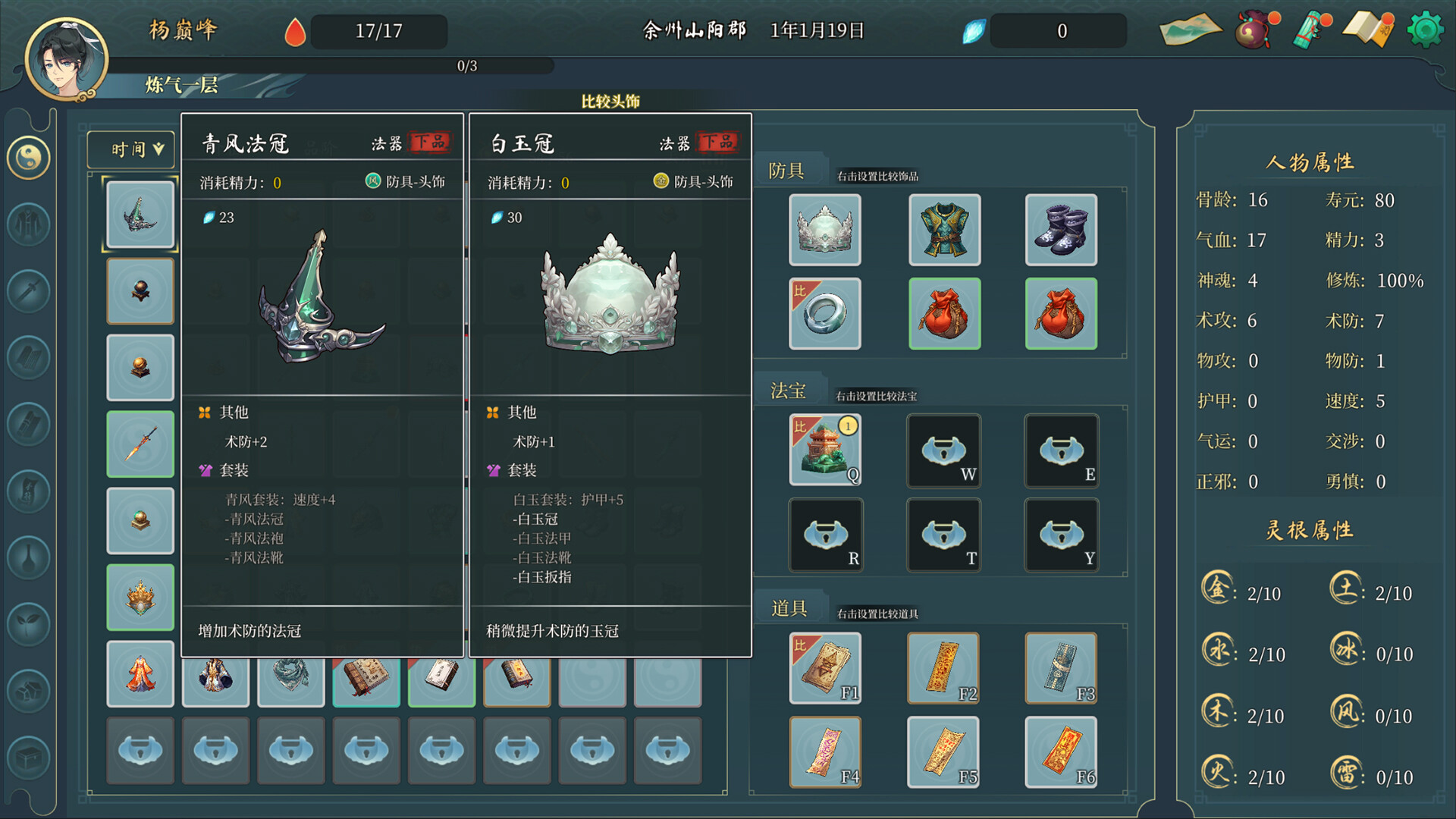The width and height of the screenshot is (1456, 819).
Task: Select the sprout cultivation icon in sidebar
Action: pyautogui.click(x=28, y=622)
